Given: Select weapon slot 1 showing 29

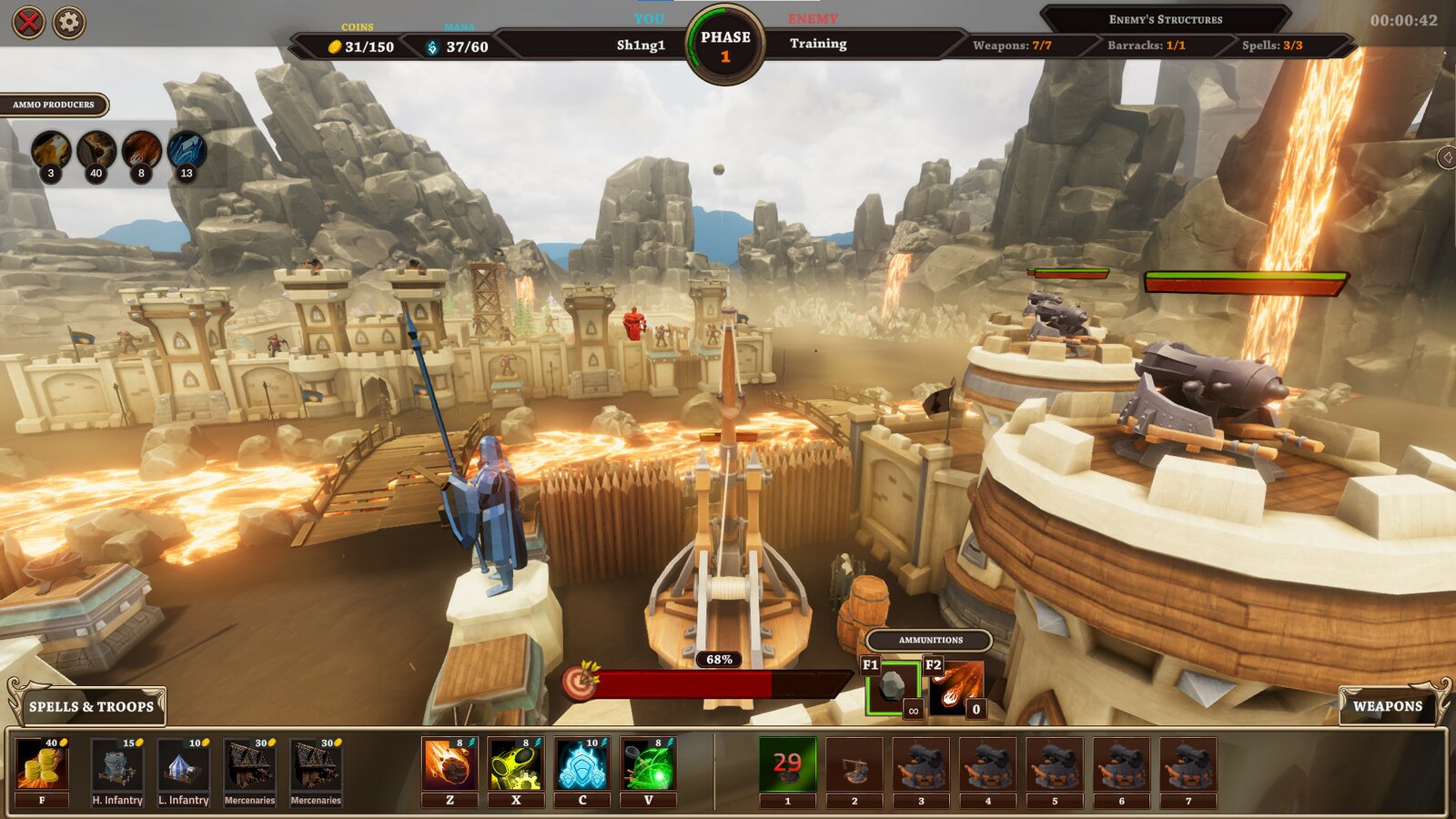Looking at the screenshot, I should [x=787, y=764].
